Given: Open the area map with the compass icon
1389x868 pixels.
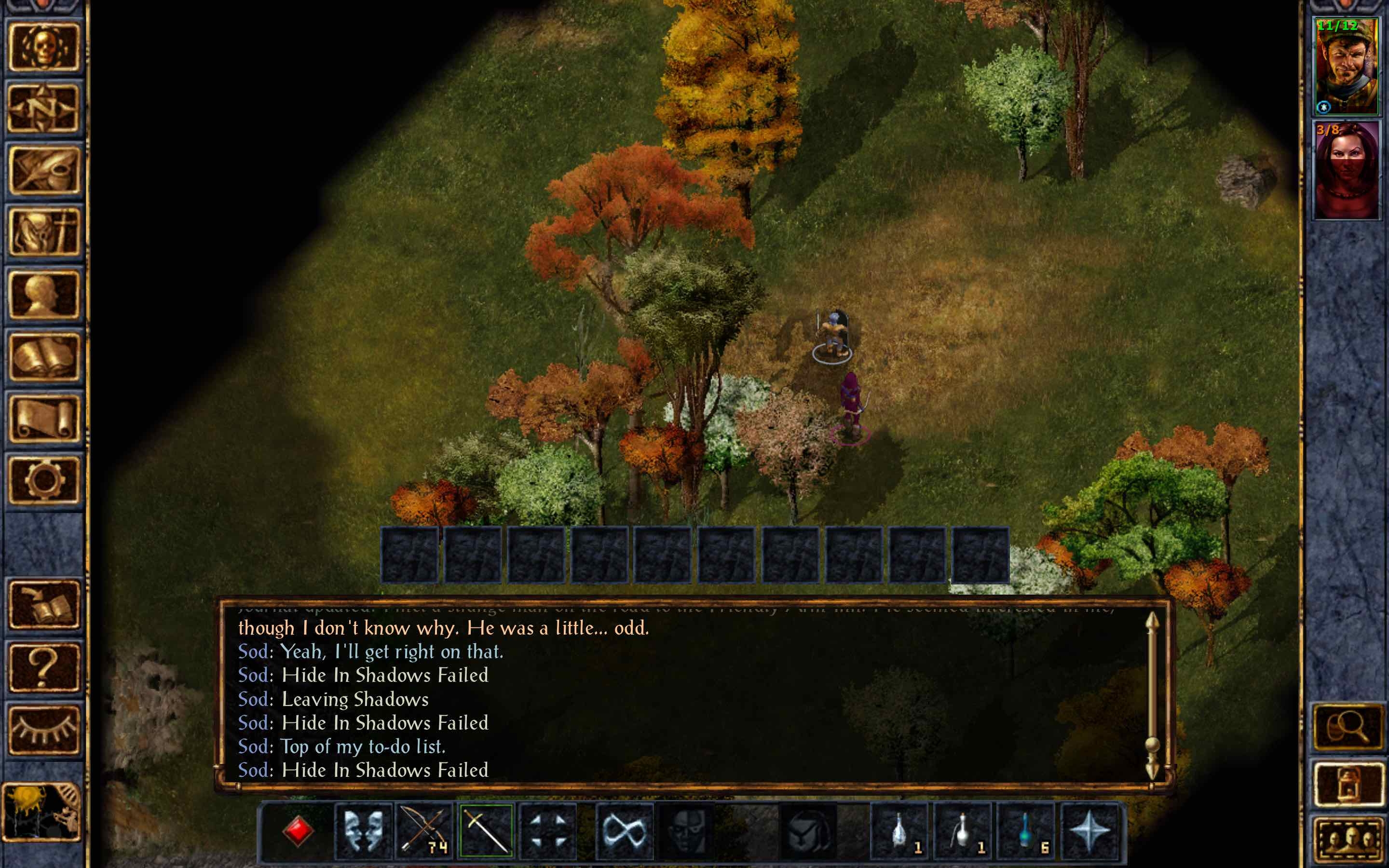Looking at the screenshot, I should 43,108.
